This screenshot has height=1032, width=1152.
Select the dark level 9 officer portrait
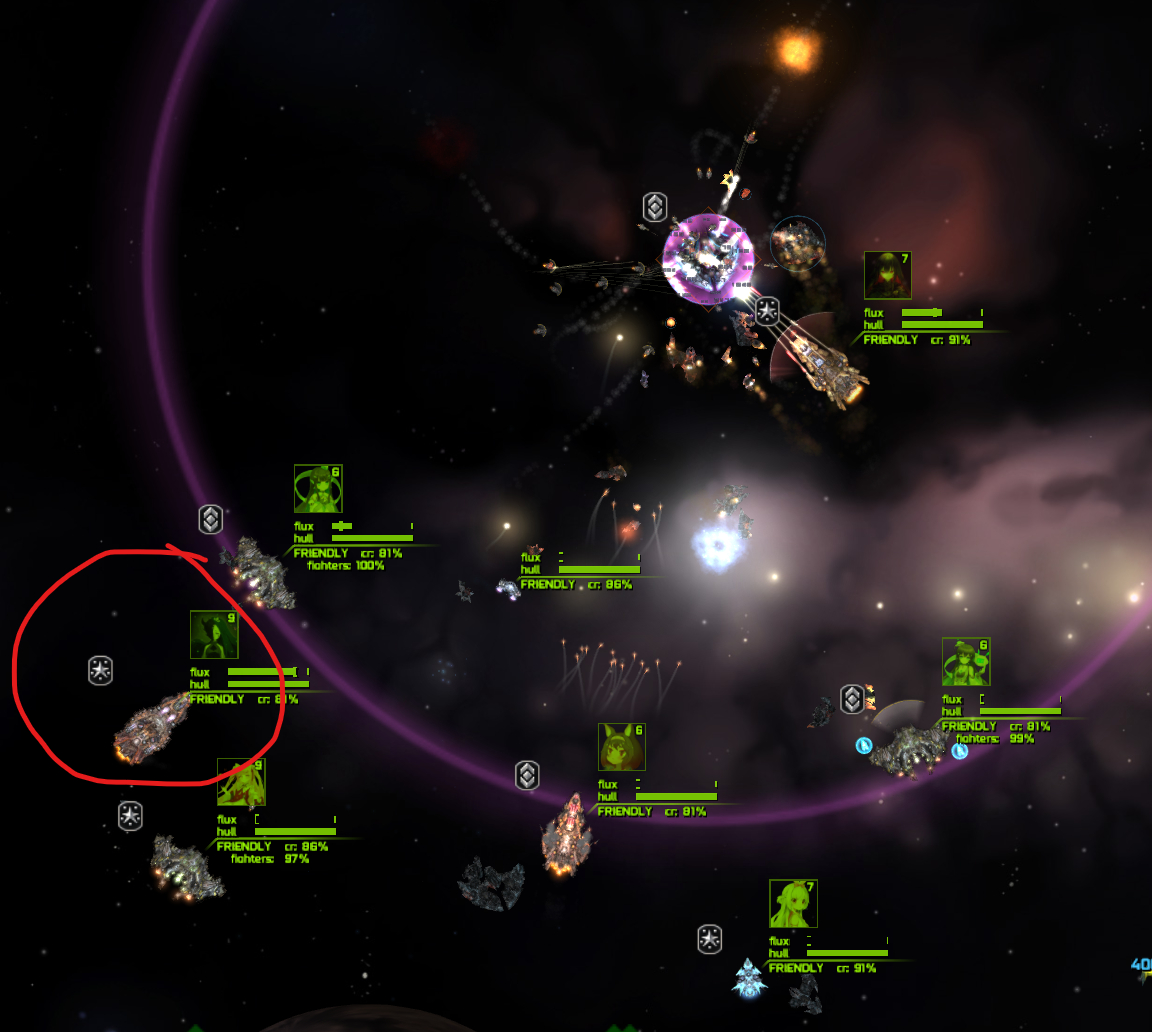pos(214,635)
